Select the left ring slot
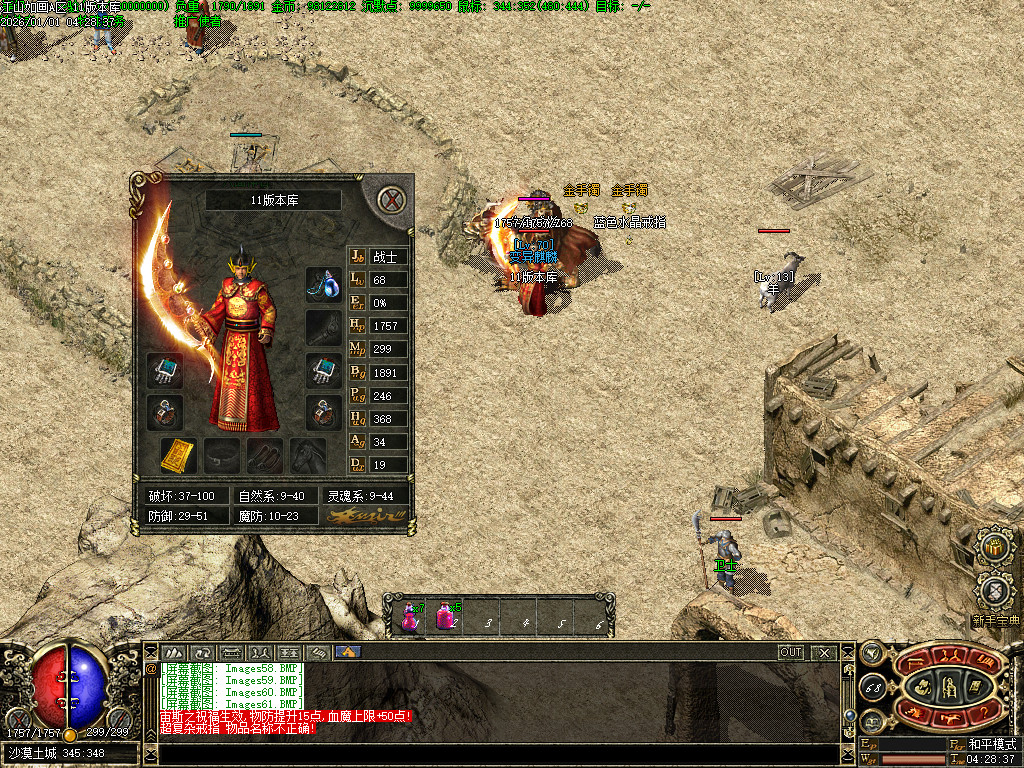The image size is (1024, 768). coord(164,411)
